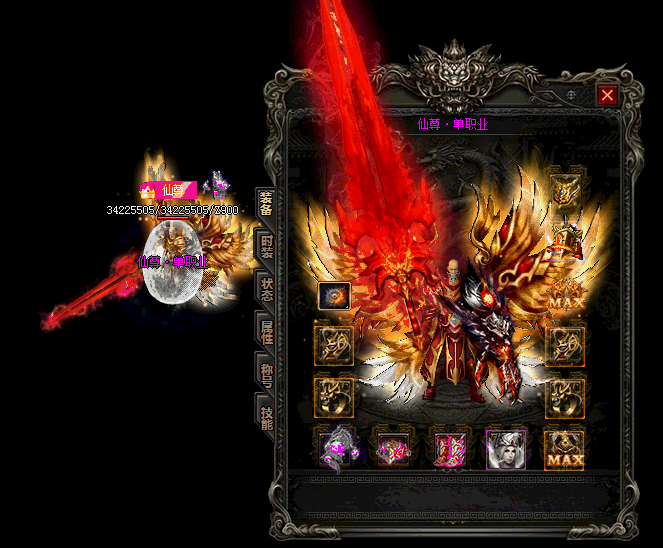The image size is (663, 548).
Task: Close the character equipment panel
Action: pyautogui.click(x=607, y=95)
